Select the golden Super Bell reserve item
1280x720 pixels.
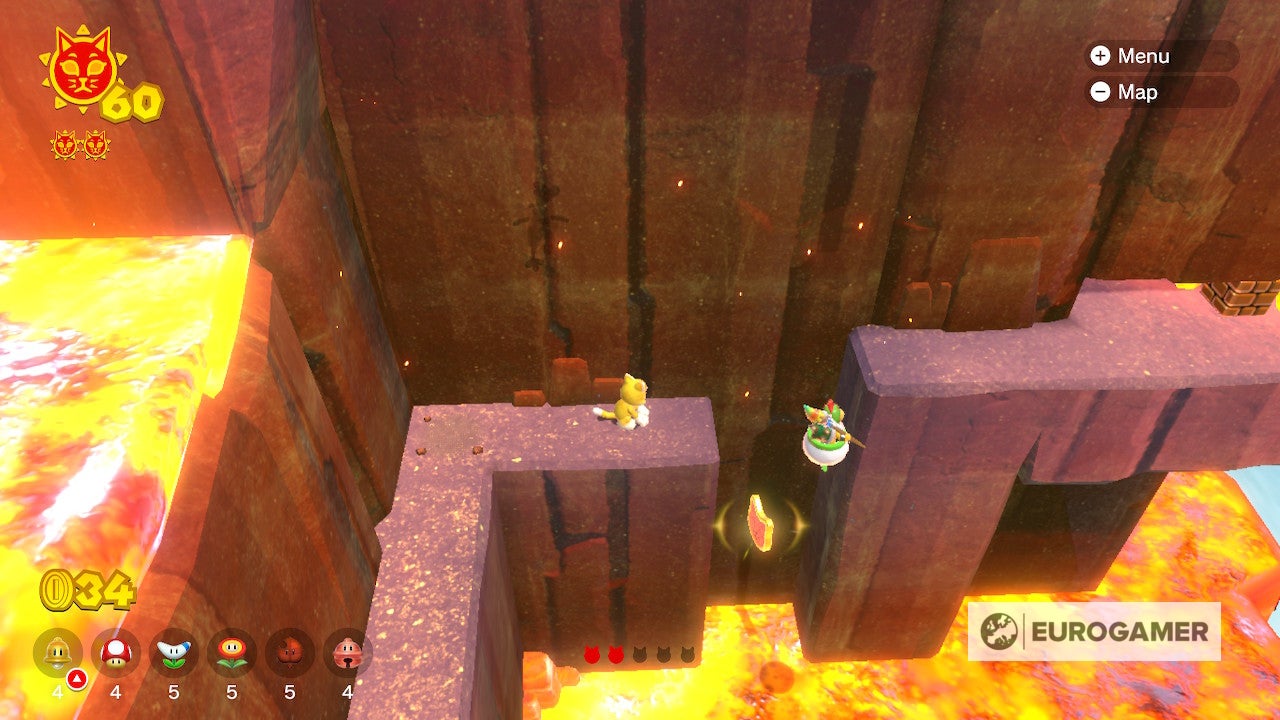[x=58, y=653]
